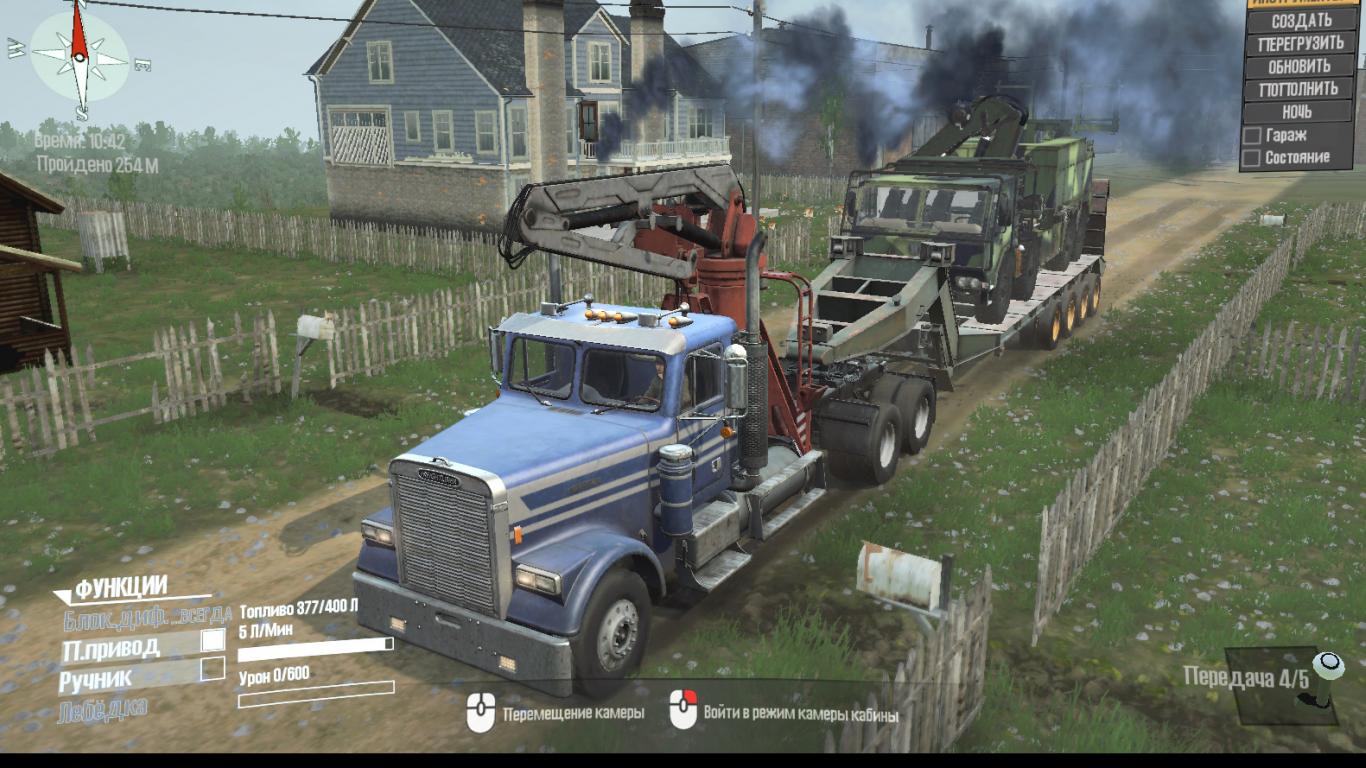Toggle the П.привод all-wheel drive checkbox
This screenshot has height=768, width=1366.
[213, 640]
